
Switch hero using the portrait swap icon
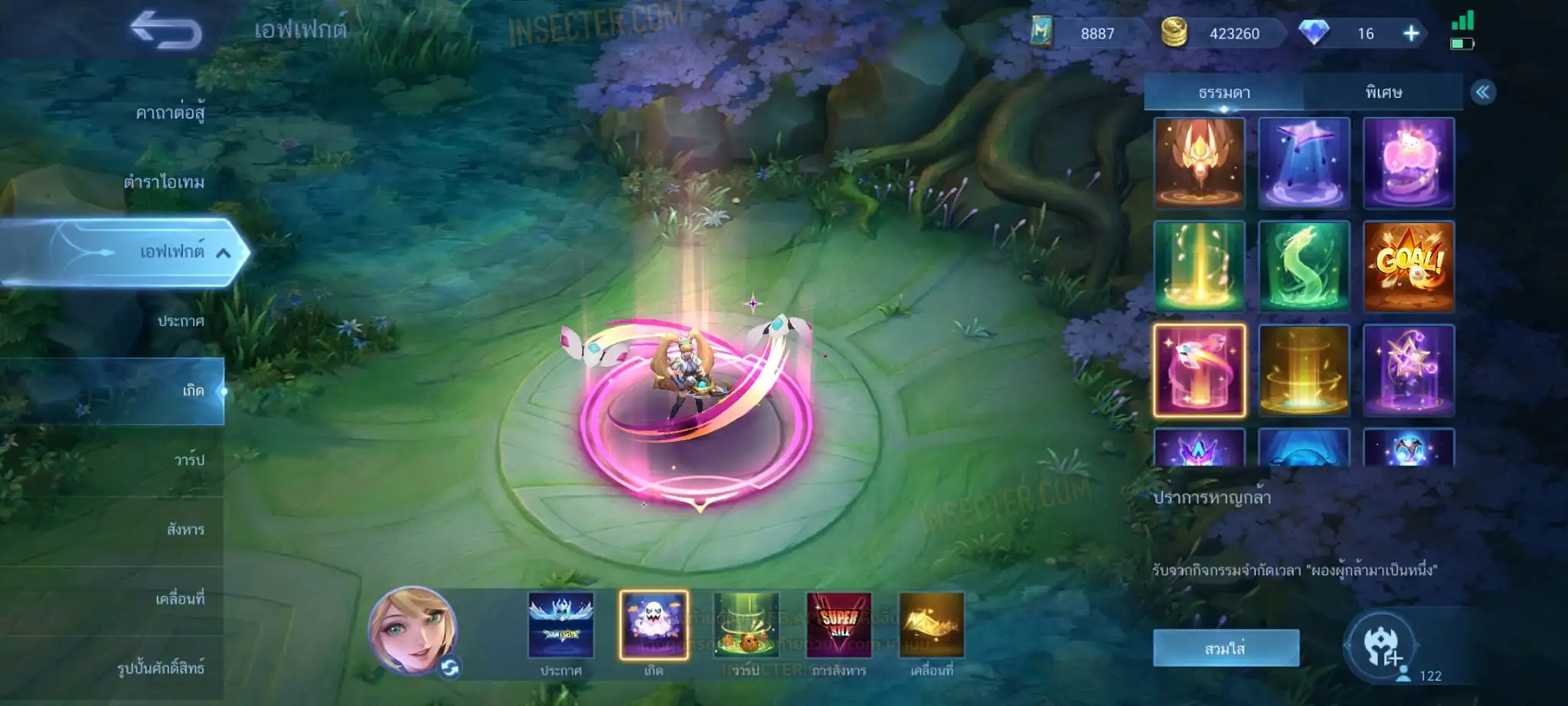[x=449, y=668]
